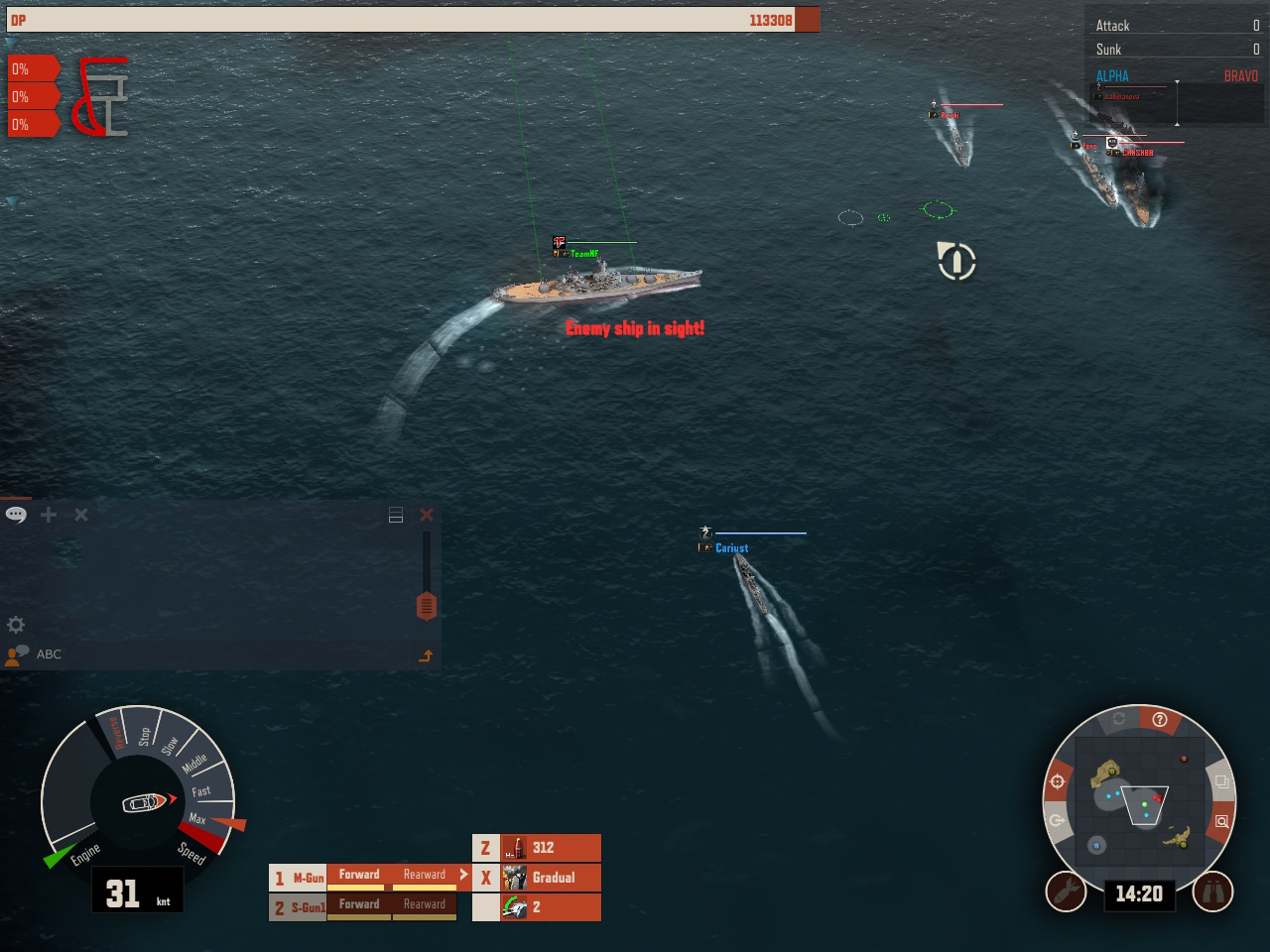
Task: Toggle the M-Gun Rearward firing arc
Action: point(425,874)
